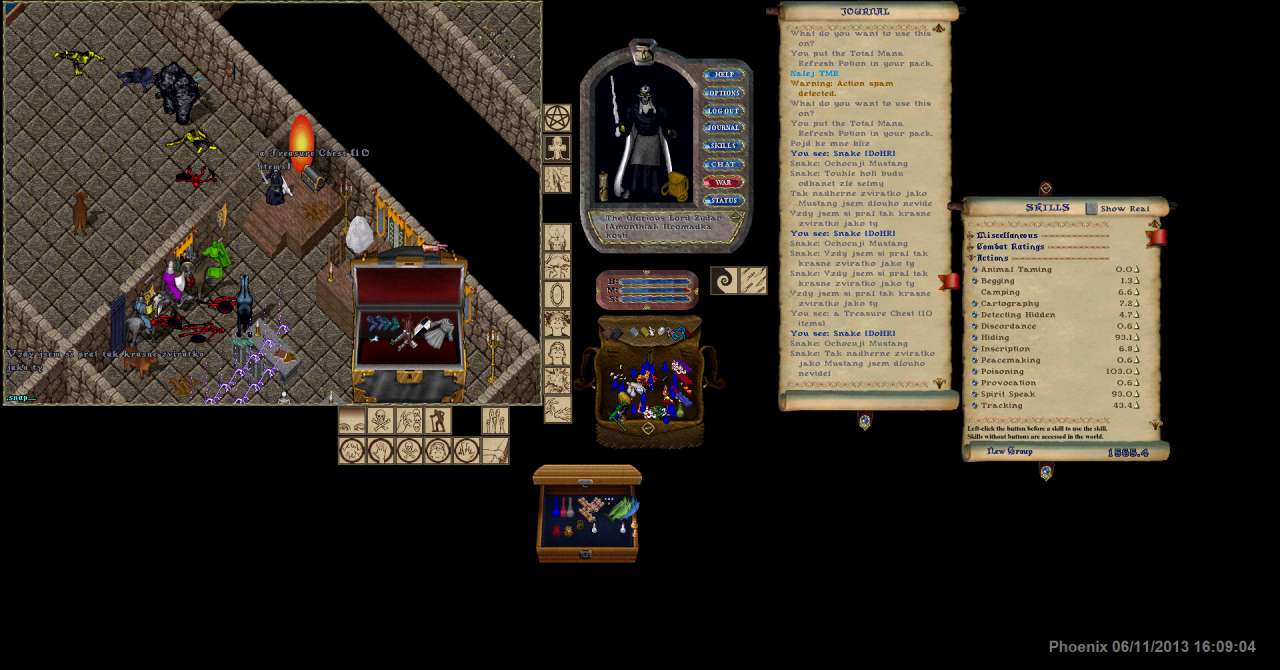Toggle the Show Real skills checkbox
This screenshot has height=670, width=1280.
[x=1091, y=209]
